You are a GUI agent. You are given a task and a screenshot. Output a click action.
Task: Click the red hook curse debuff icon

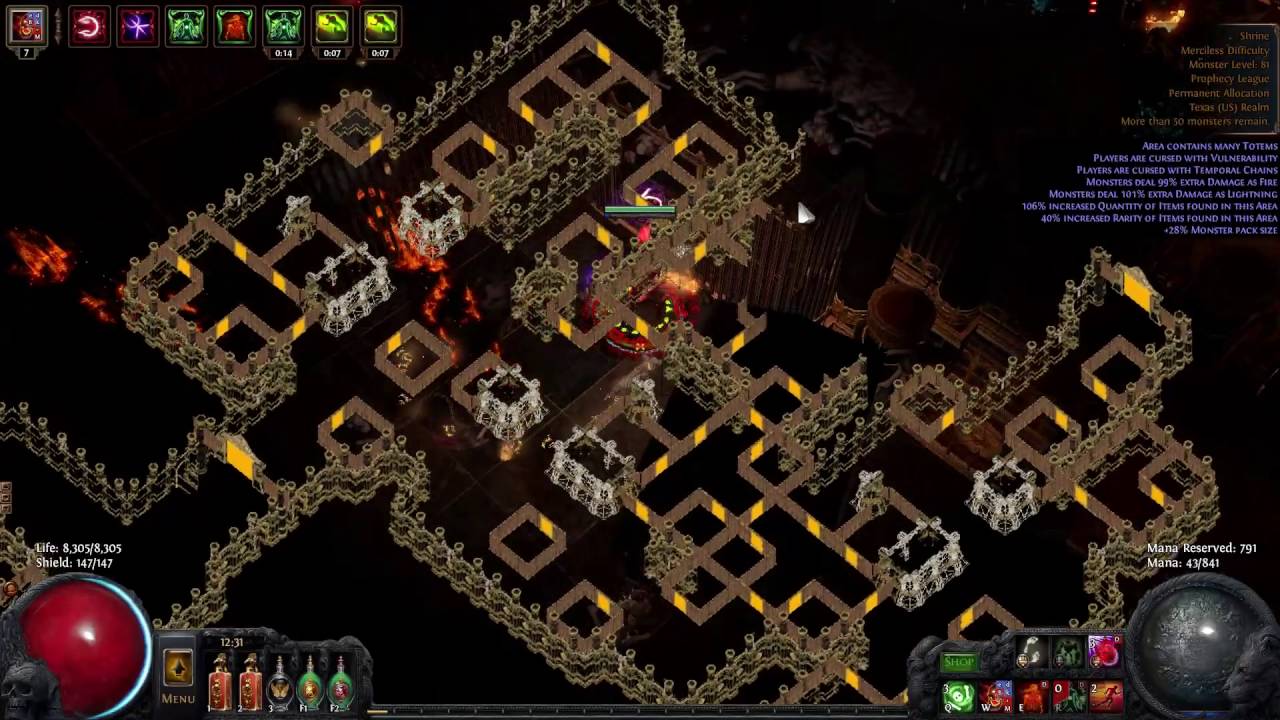click(x=88, y=26)
